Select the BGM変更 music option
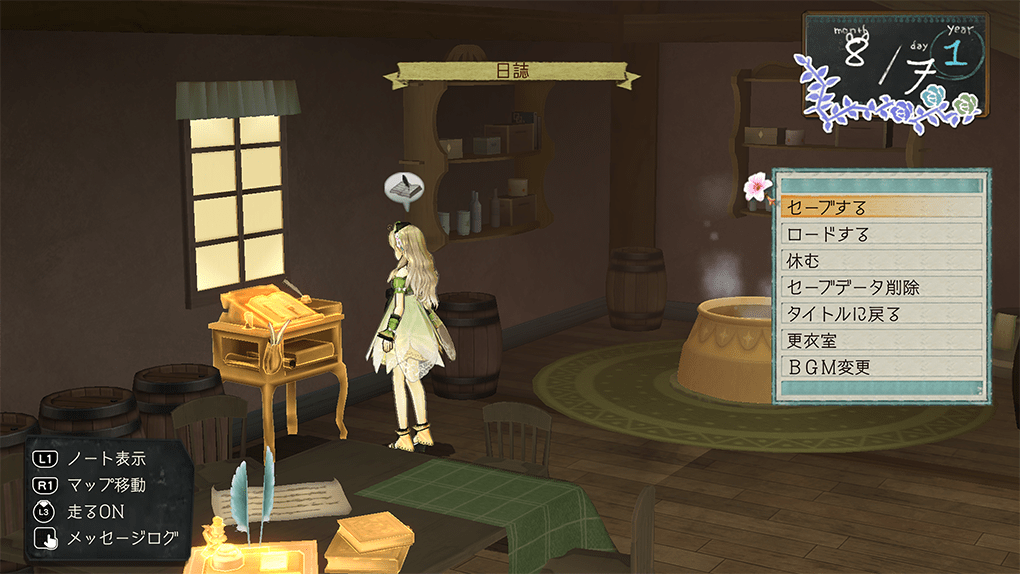The image size is (1020, 574). (880, 367)
